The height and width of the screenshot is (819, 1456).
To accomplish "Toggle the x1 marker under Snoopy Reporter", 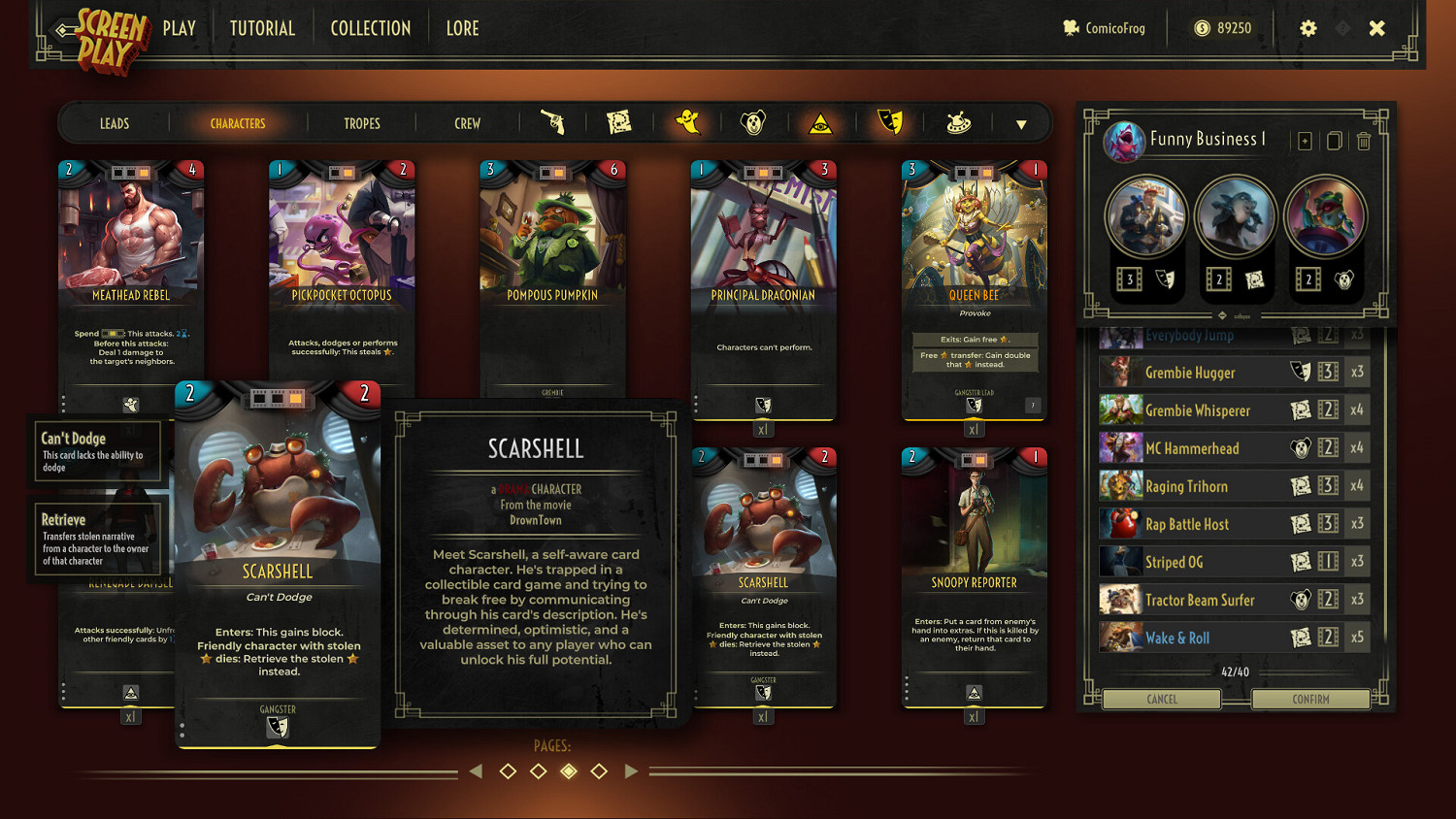I will coord(975,716).
